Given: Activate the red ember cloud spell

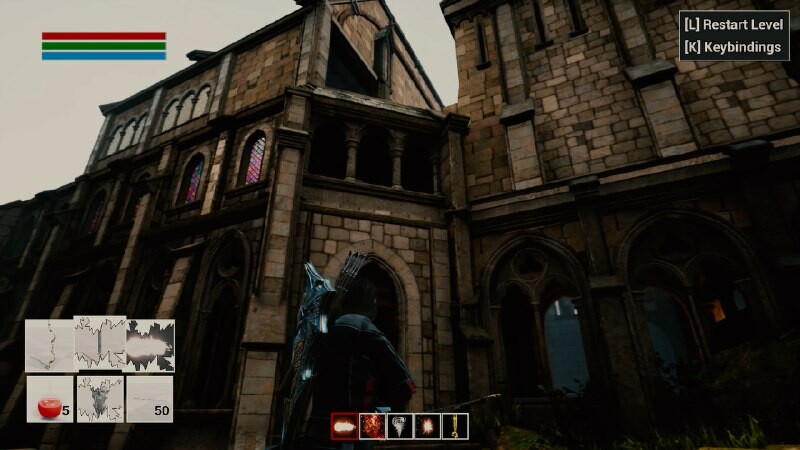Looking at the screenshot, I should pos(372,426).
